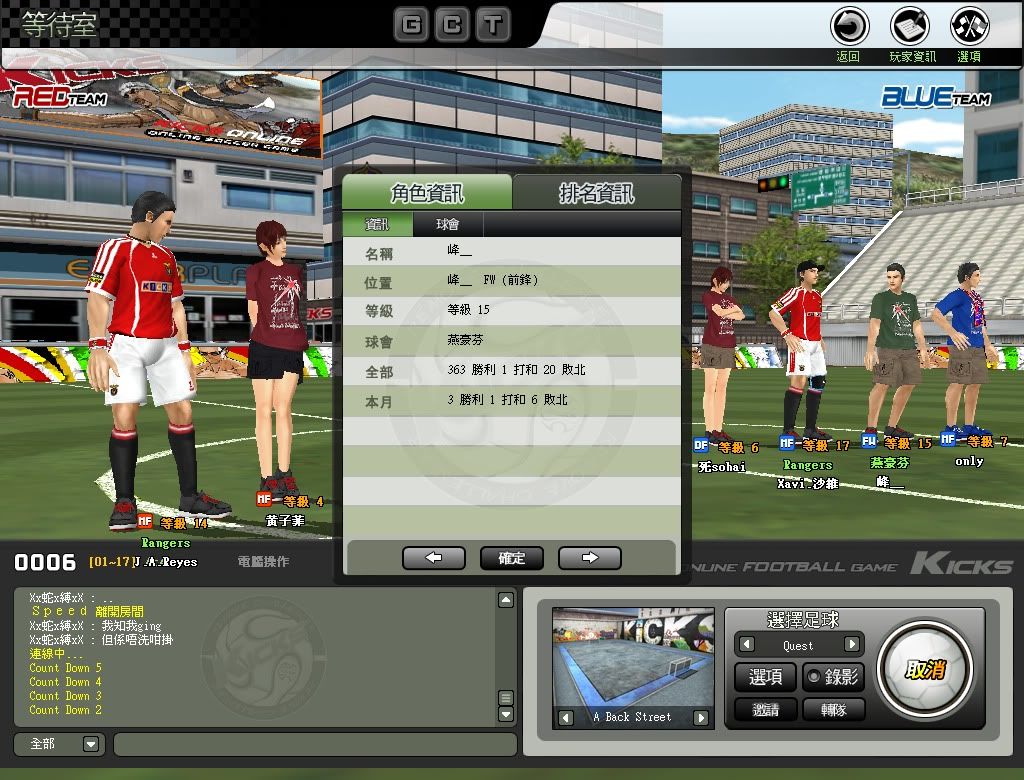
Task: Select the 角色資訊 character info tab
Action: (x=427, y=193)
